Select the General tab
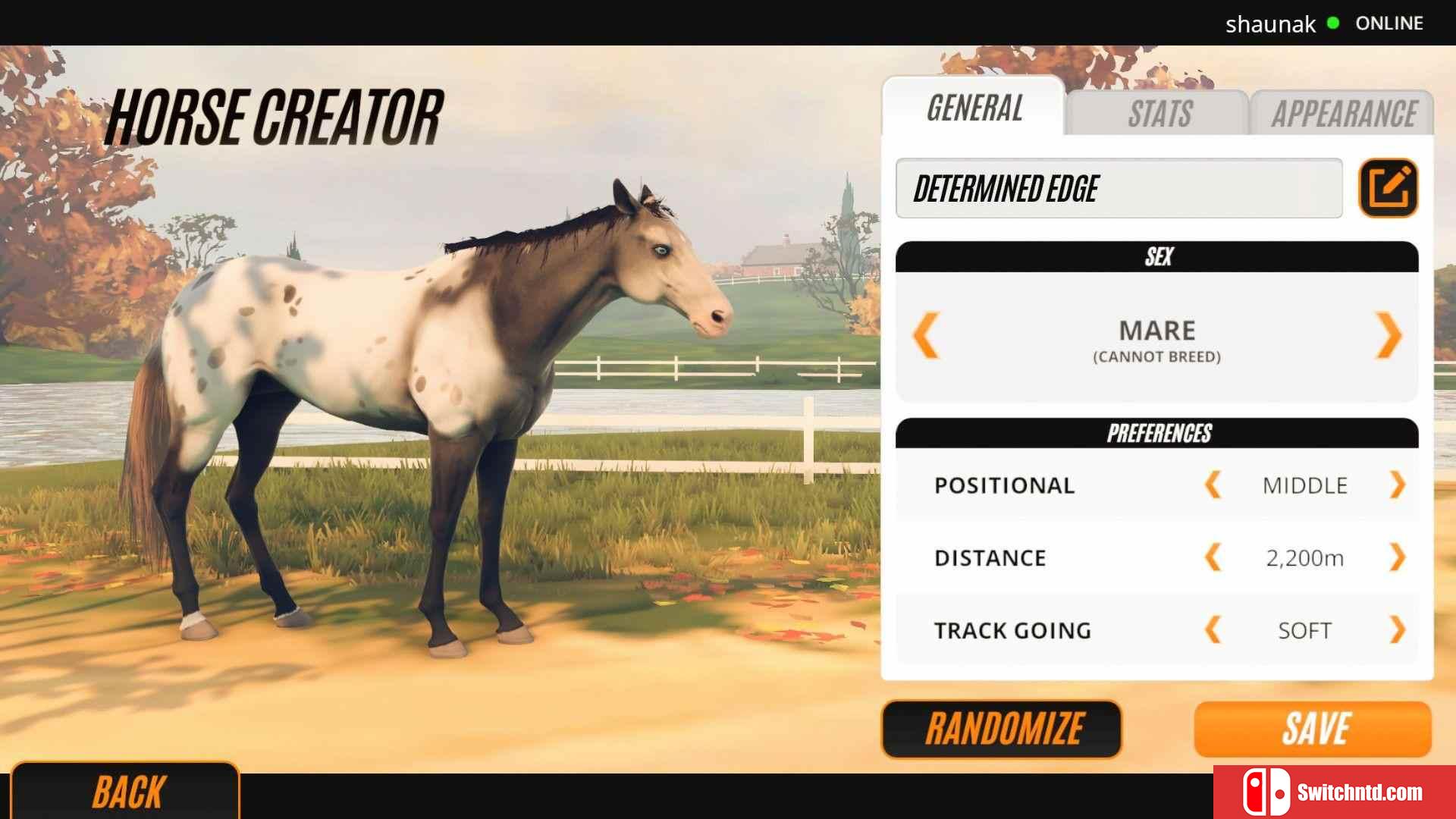 [x=974, y=108]
